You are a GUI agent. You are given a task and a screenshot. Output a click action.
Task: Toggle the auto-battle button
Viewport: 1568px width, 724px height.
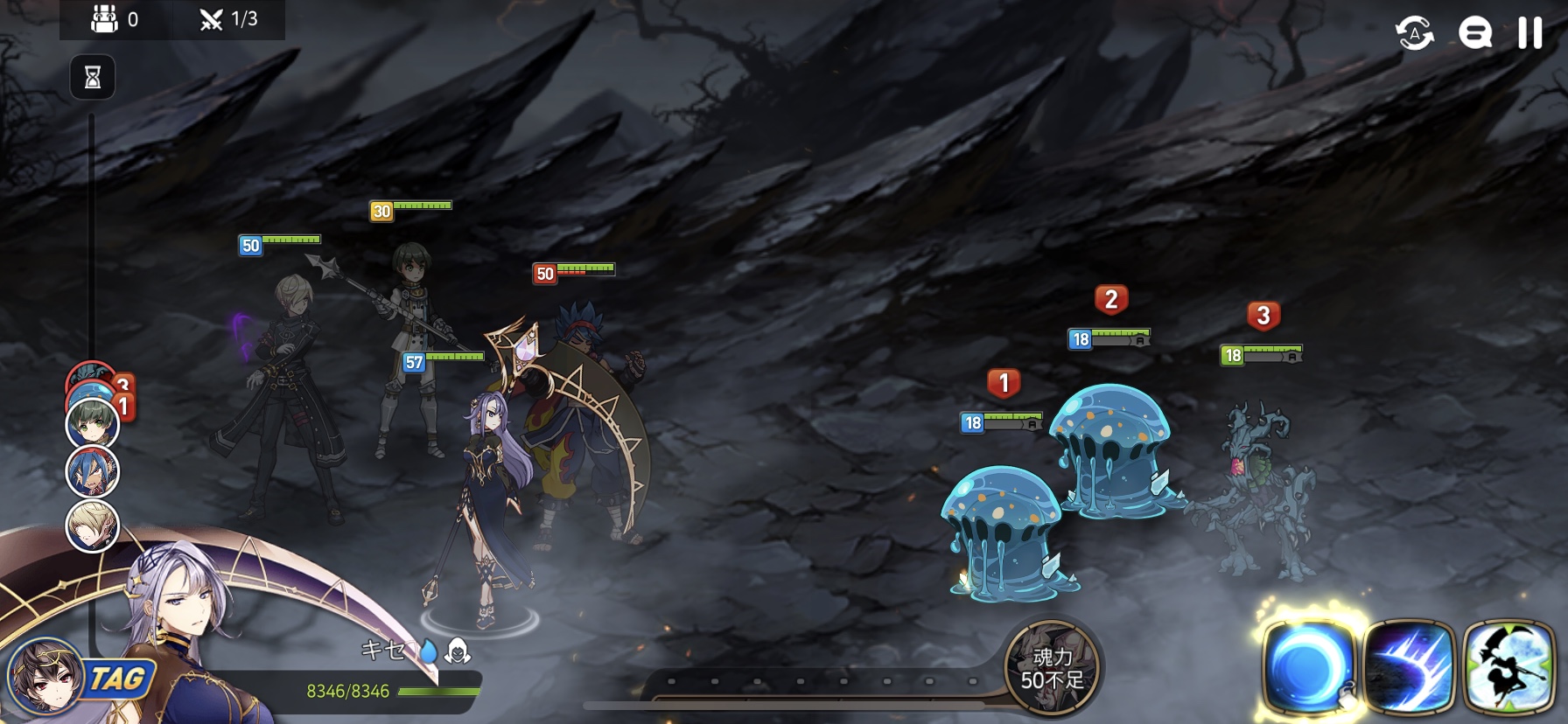pyautogui.click(x=1414, y=34)
